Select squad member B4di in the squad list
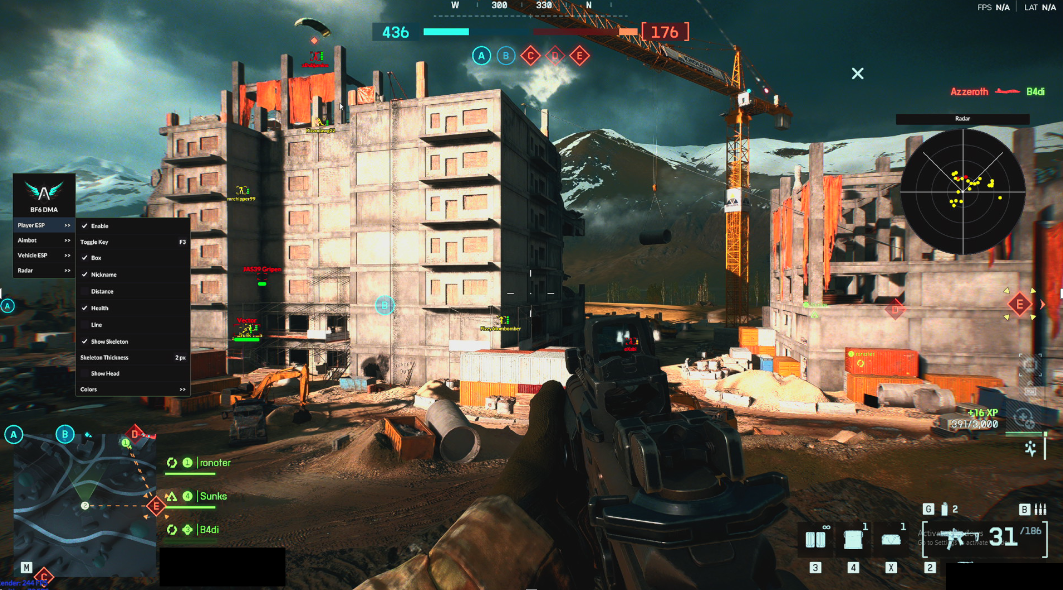This screenshot has height=590, width=1063. (209, 529)
